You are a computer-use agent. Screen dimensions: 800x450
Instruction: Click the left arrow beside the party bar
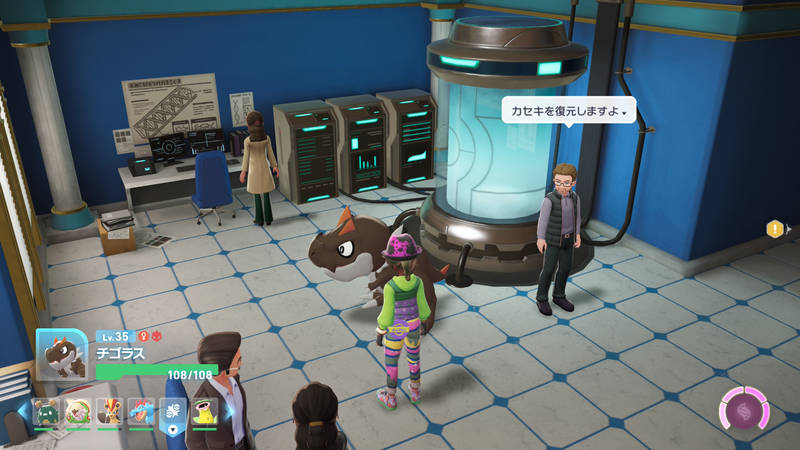22,411
